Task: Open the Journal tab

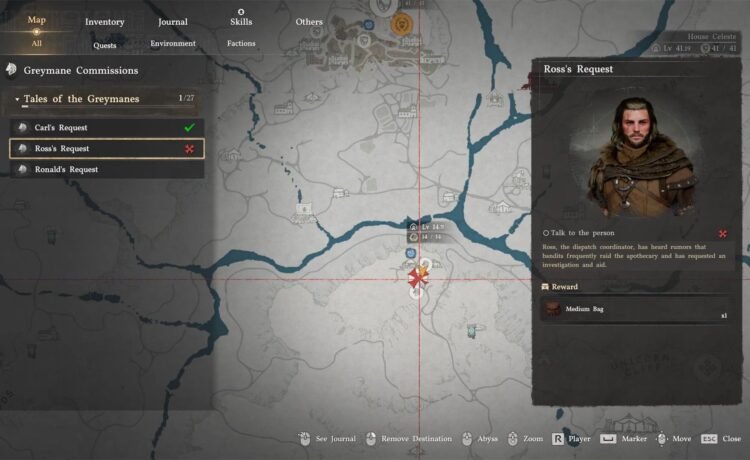Action: pos(172,21)
